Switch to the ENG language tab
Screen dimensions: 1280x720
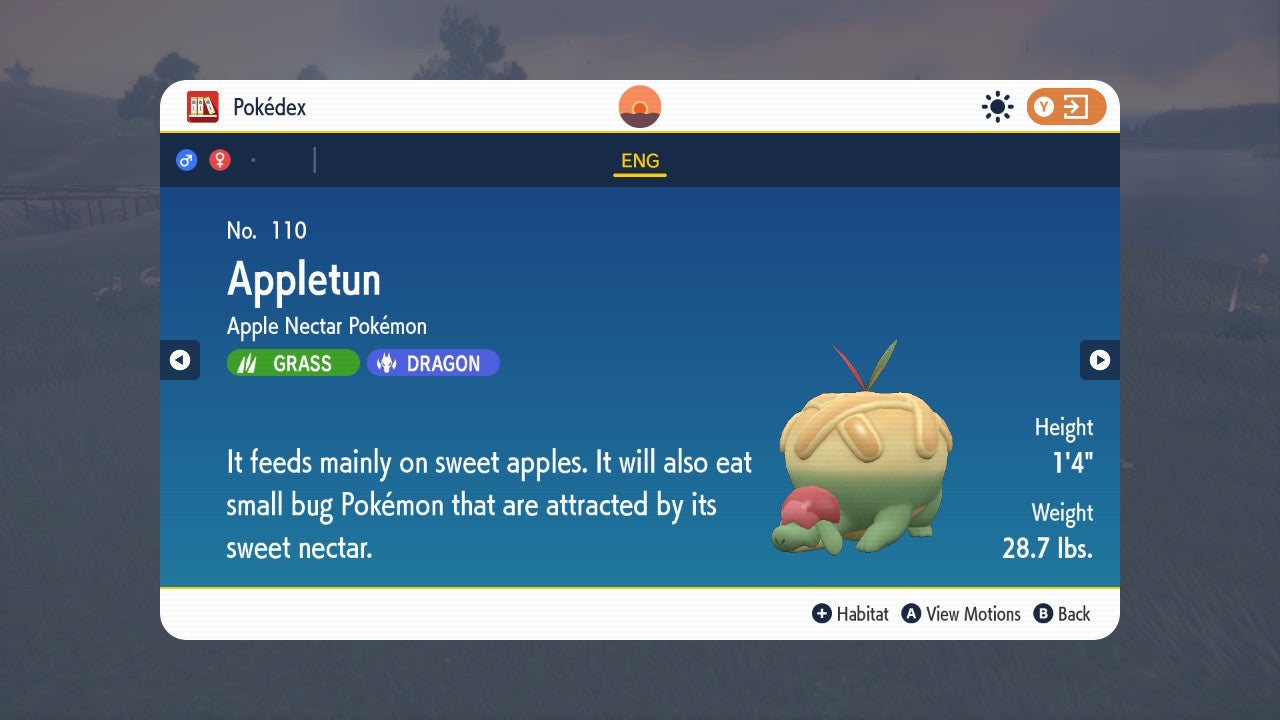(x=639, y=160)
